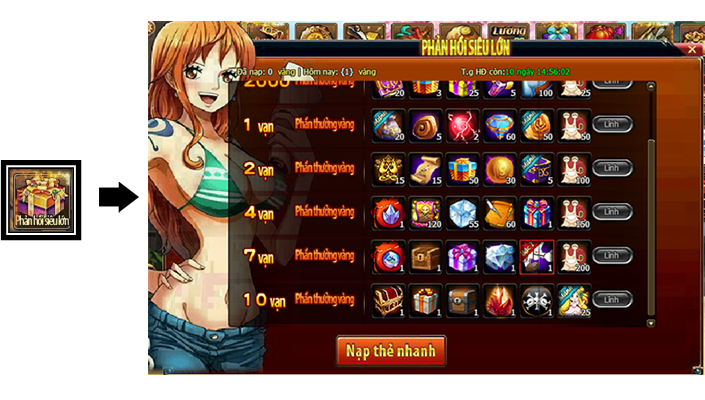This screenshot has height=400, width=705.
Task: Select the blue gift box in 2 vạn row
Action: pos(461,168)
